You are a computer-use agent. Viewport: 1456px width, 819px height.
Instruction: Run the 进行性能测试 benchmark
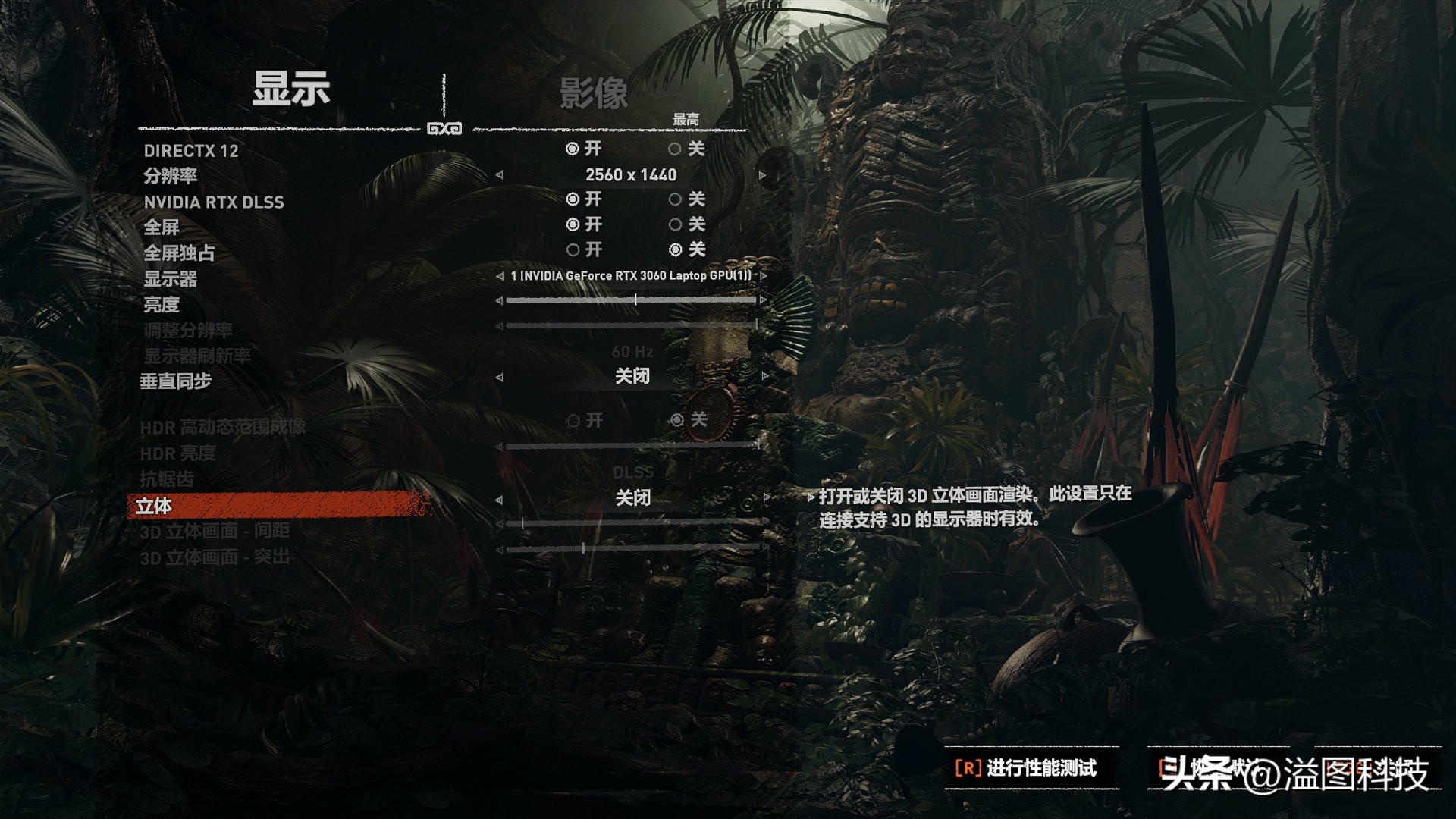1026,768
